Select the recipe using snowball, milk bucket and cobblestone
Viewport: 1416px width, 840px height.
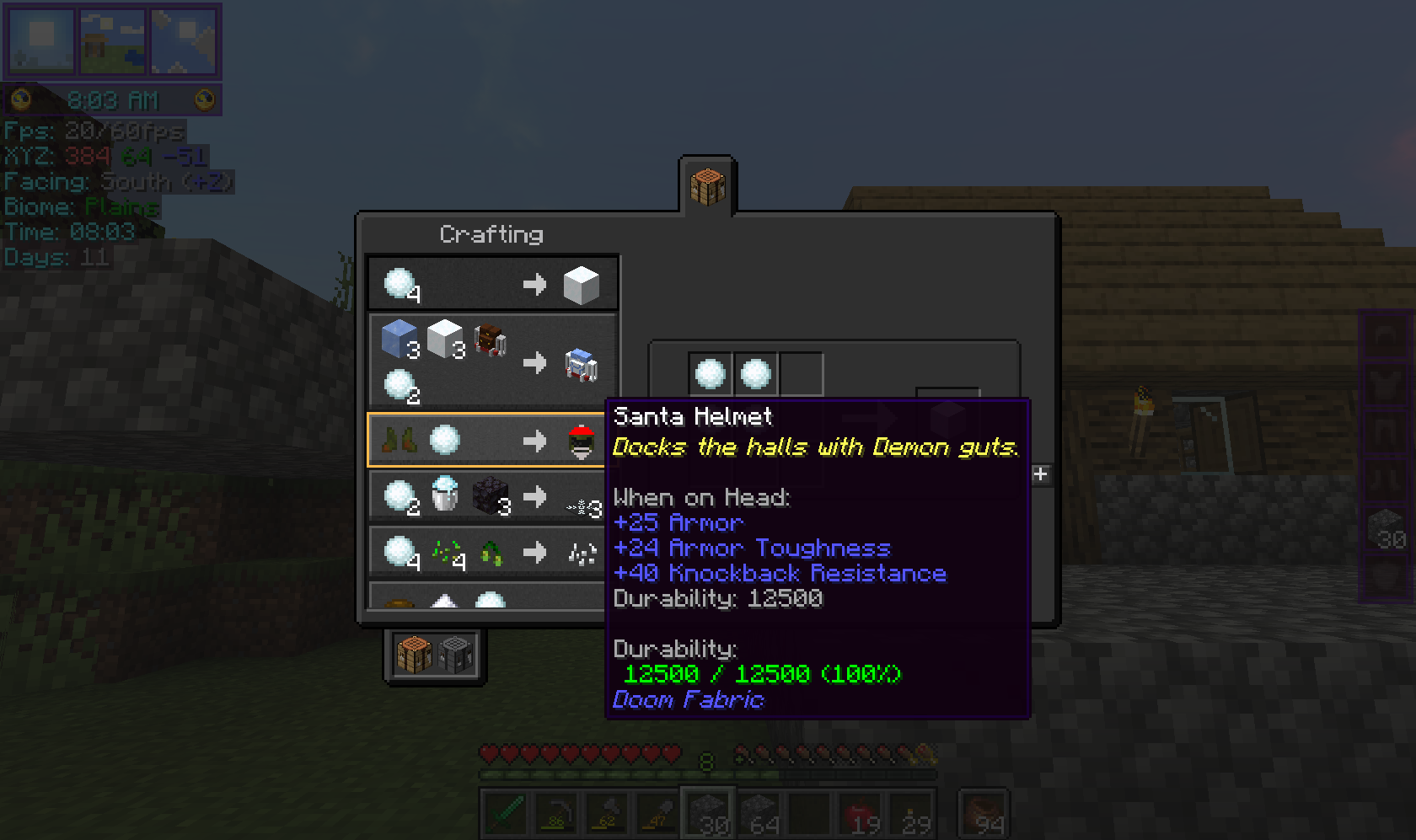487,496
